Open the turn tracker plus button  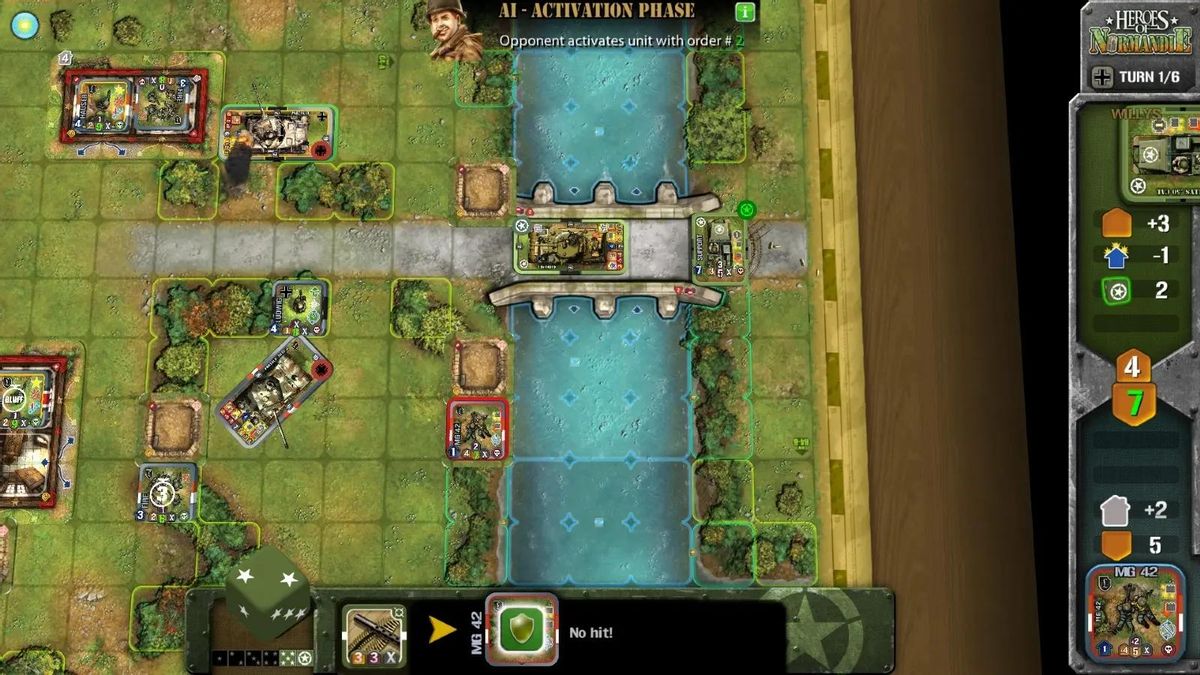[1102, 77]
